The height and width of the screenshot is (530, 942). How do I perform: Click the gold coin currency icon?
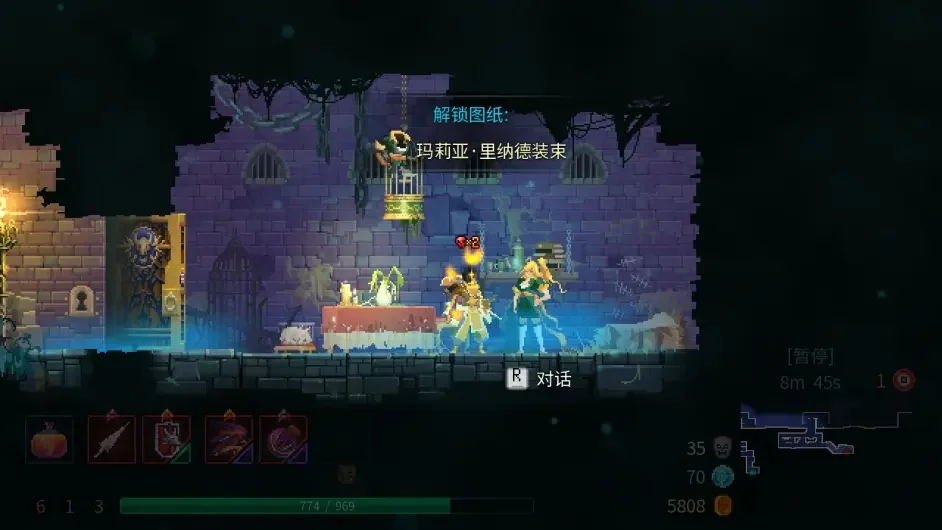(723, 506)
